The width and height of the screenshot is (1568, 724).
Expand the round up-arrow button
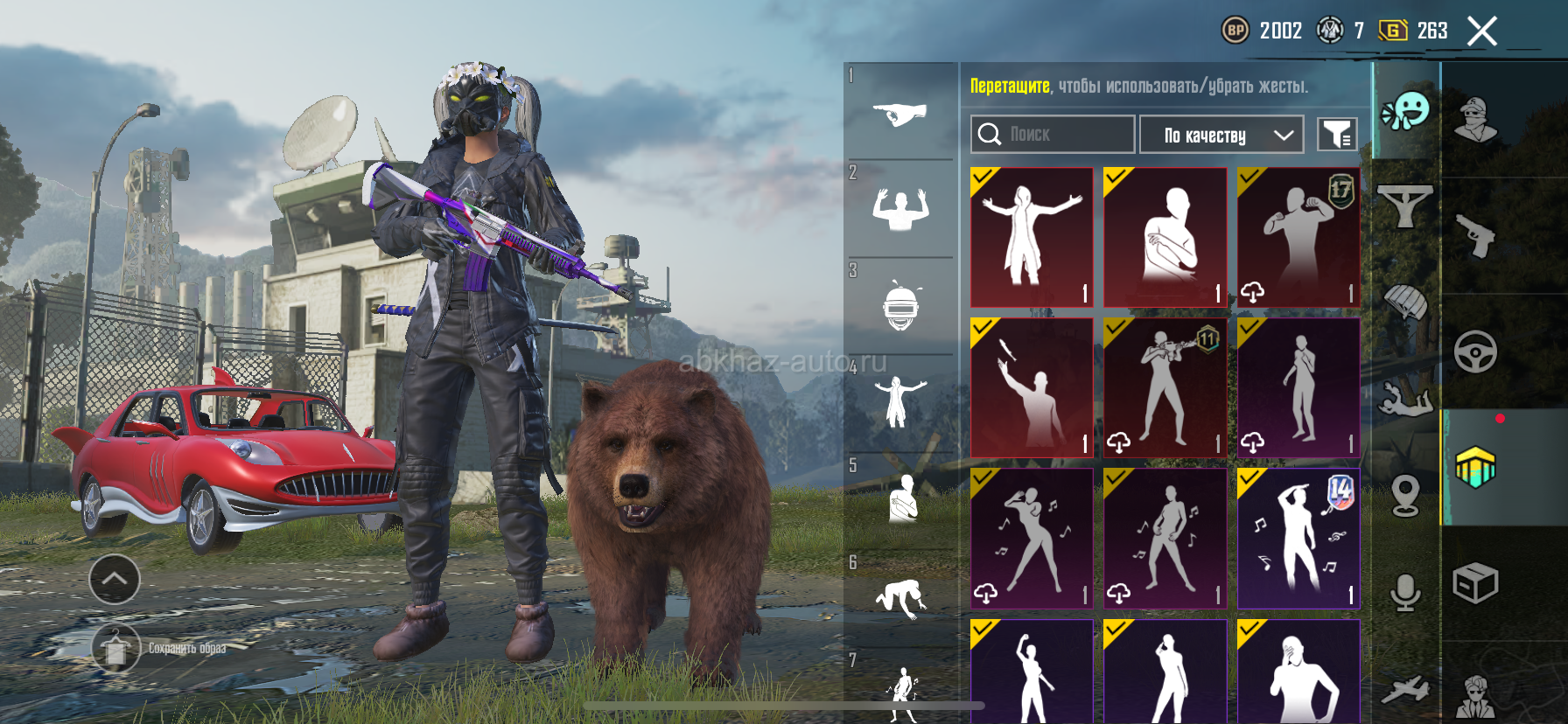(115, 579)
